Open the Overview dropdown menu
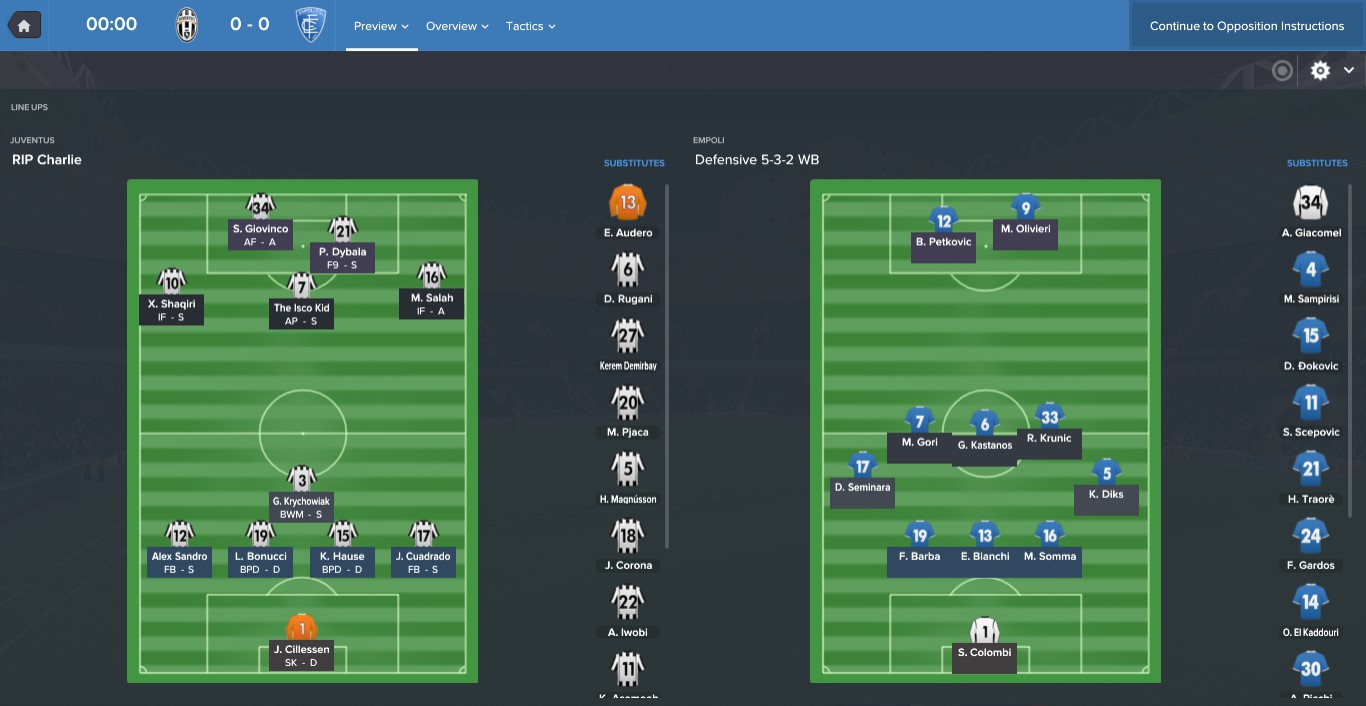1366x706 pixels. click(457, 26)
